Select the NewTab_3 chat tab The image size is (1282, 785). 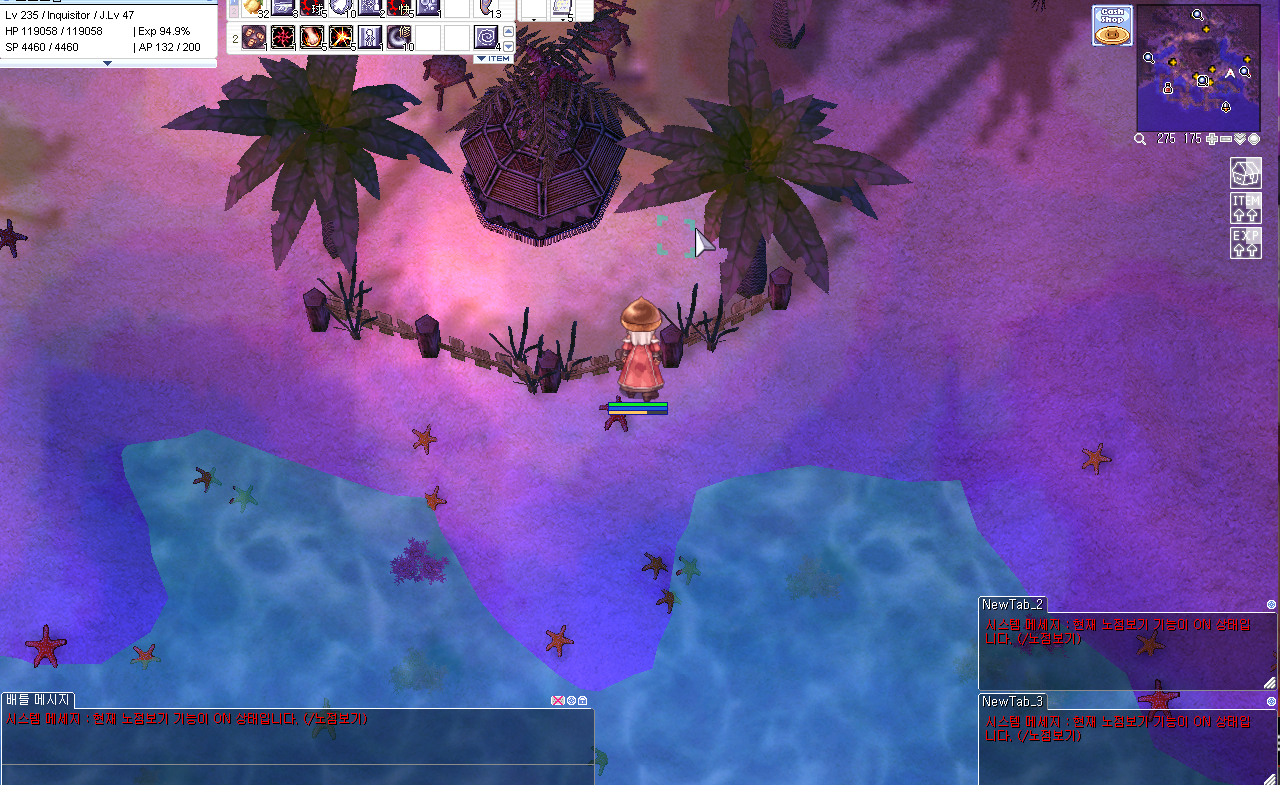click(1012, 701)
